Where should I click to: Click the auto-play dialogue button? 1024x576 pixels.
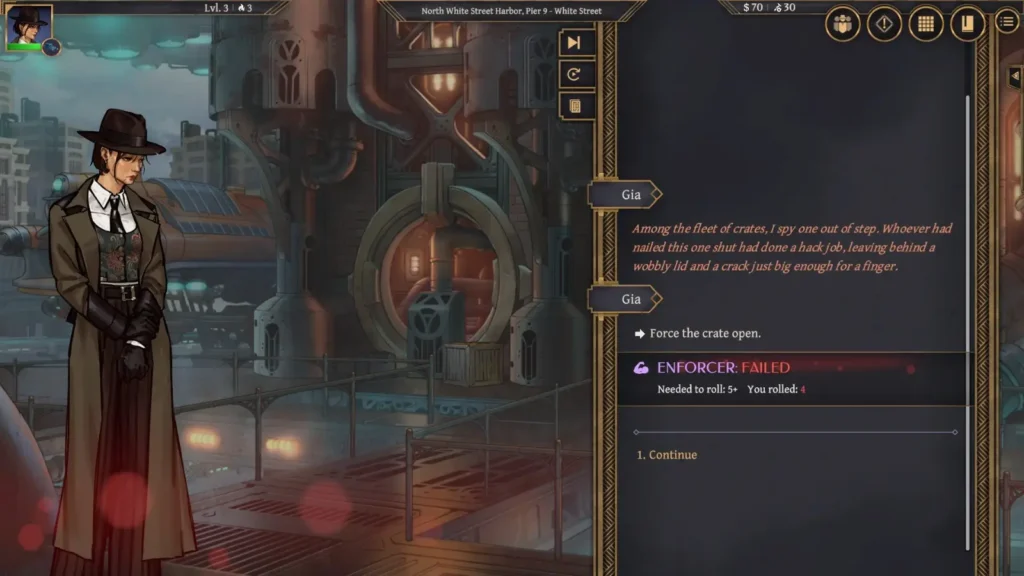[574, 74]
